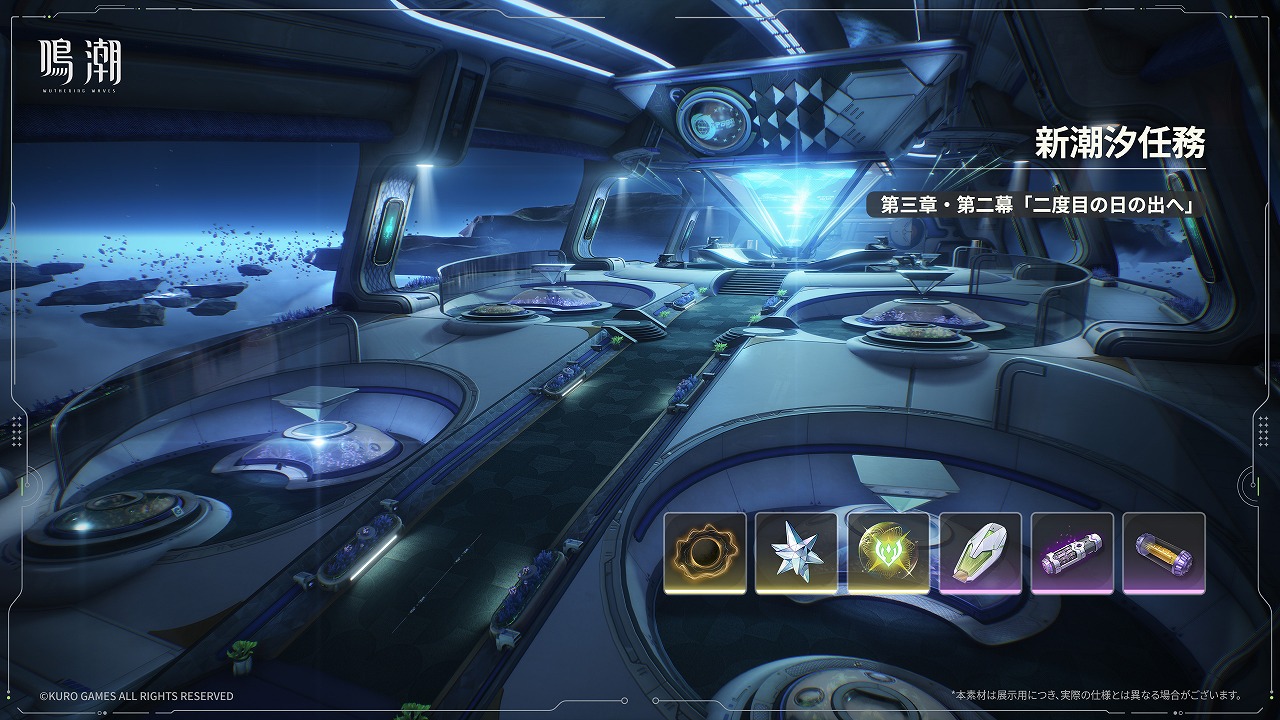1280x720 pixels.
Task: Select the white and green capsule reward
Action: [x=980, y=553]
